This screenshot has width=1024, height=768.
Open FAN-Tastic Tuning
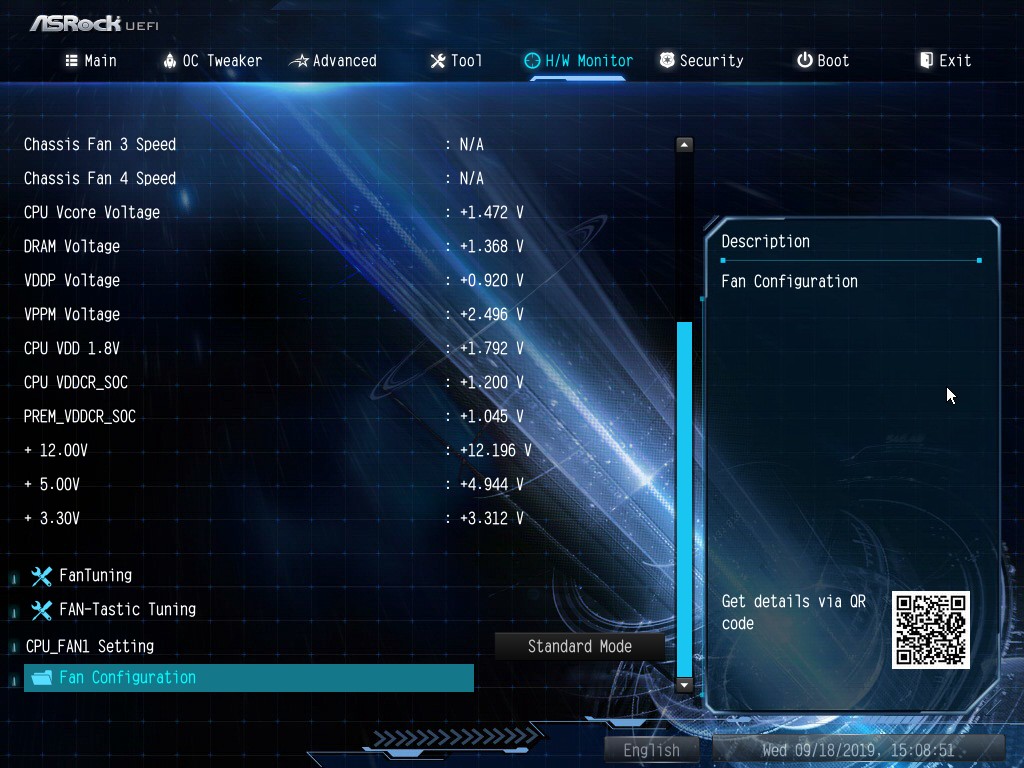tap(127, 609)
